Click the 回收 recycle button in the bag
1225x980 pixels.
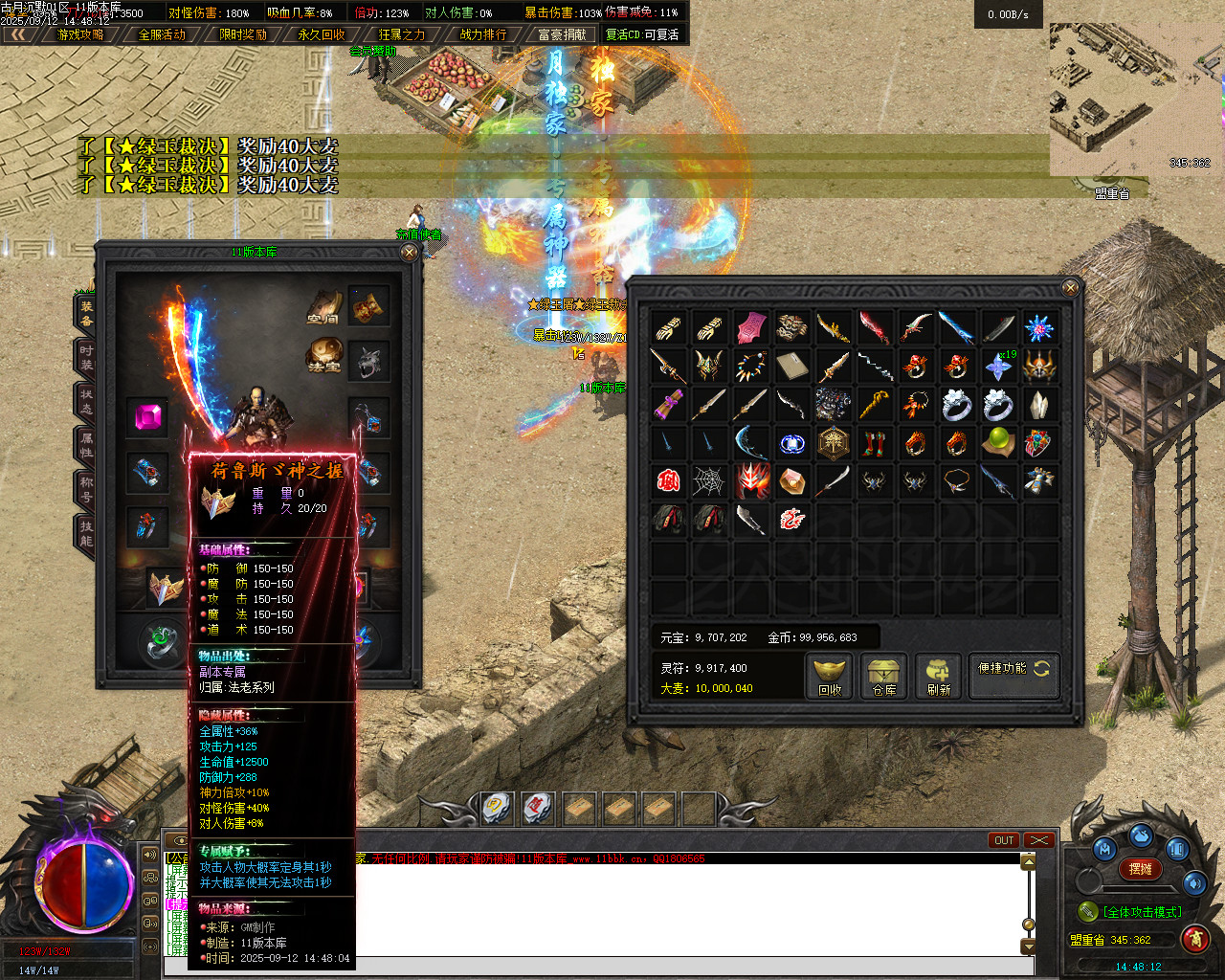coord(829,676)
